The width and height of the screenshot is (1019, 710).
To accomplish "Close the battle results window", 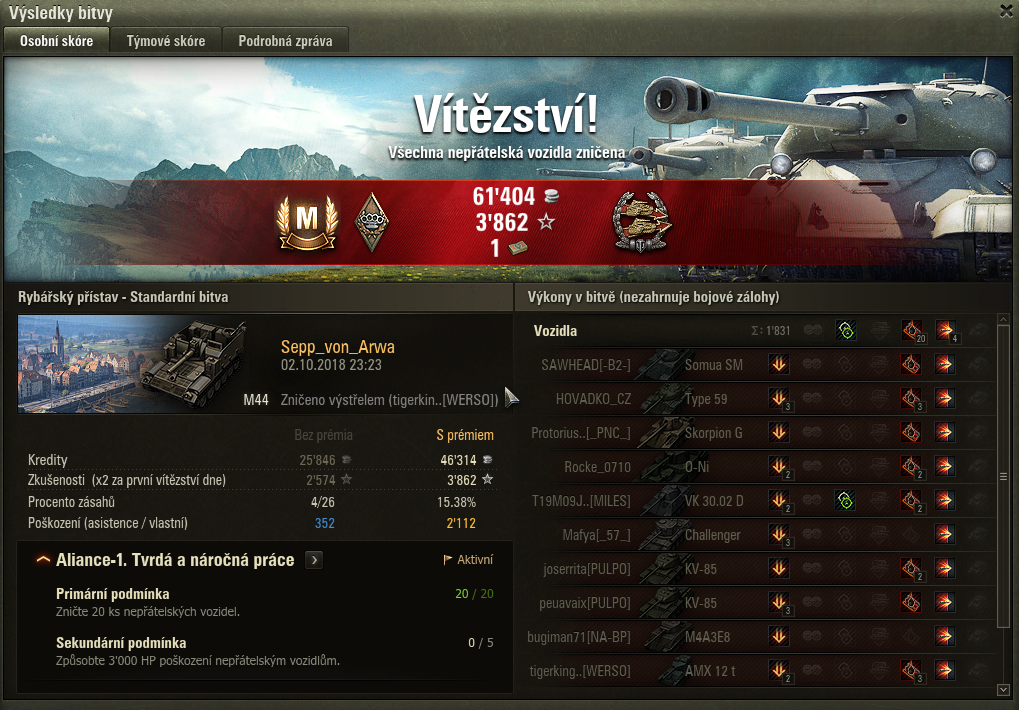I will [x=1006, y=11].
